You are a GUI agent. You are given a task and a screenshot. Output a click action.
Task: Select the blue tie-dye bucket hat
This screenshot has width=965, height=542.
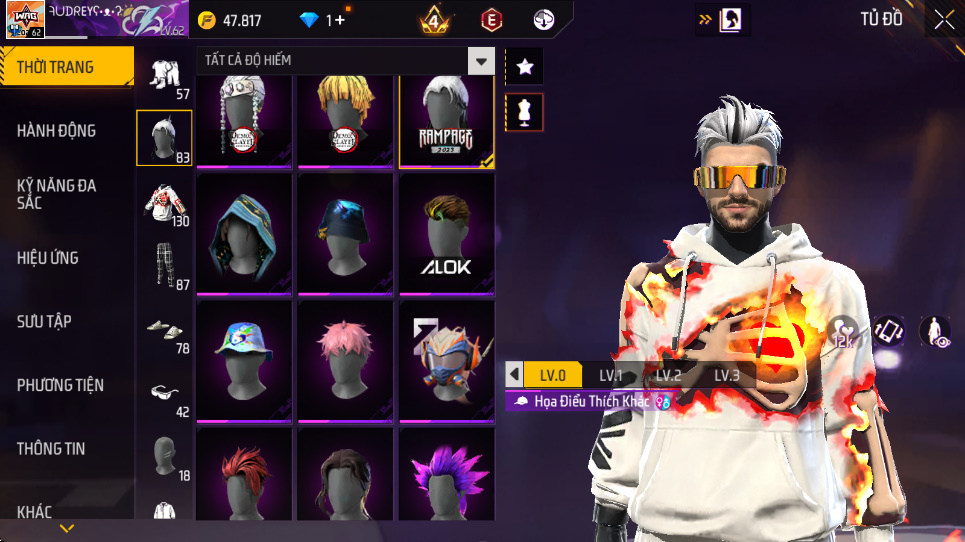coord(244,360)
